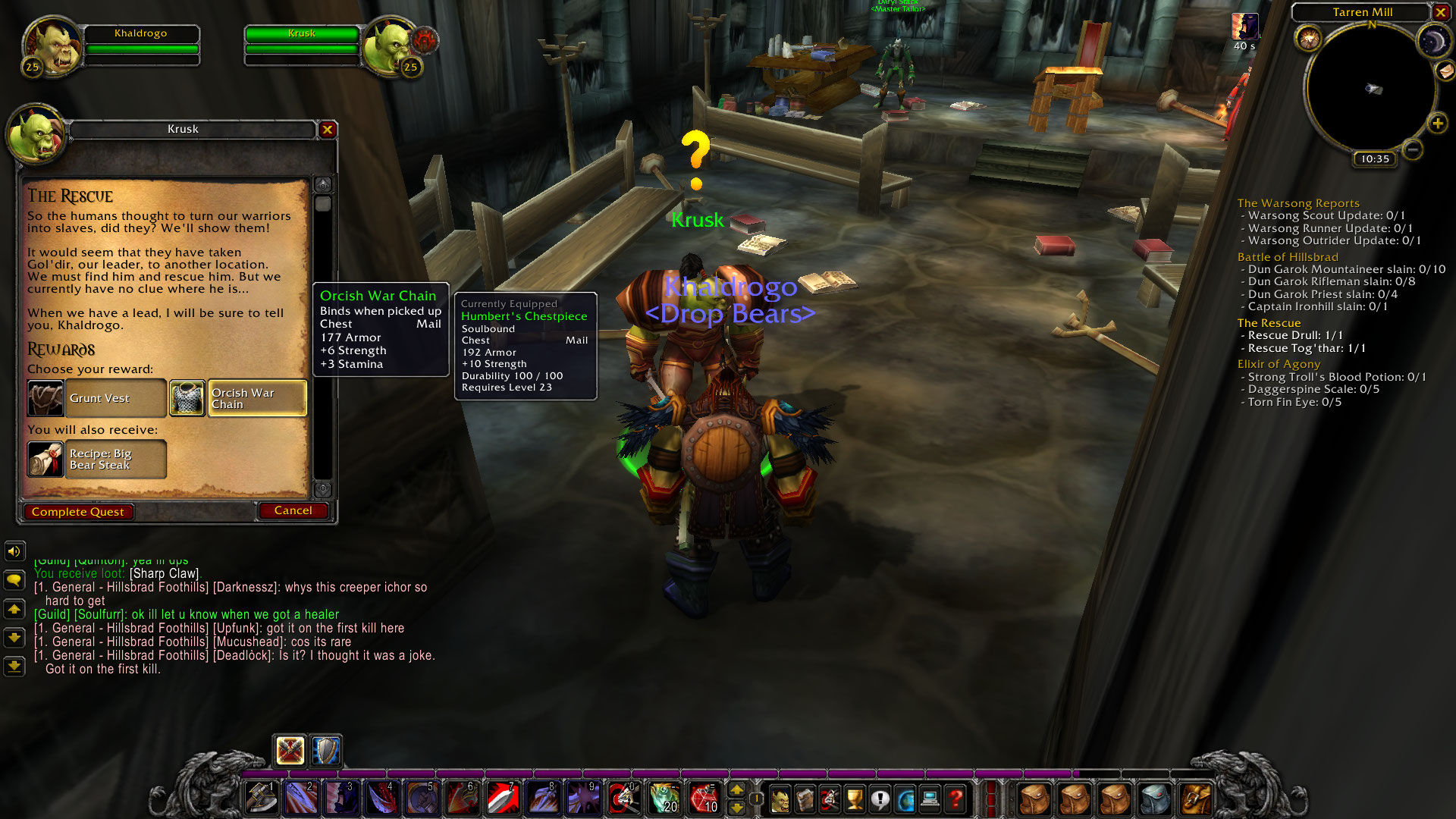
Task: Activate the axe ability in action slot 1
Action: [262, 798]
